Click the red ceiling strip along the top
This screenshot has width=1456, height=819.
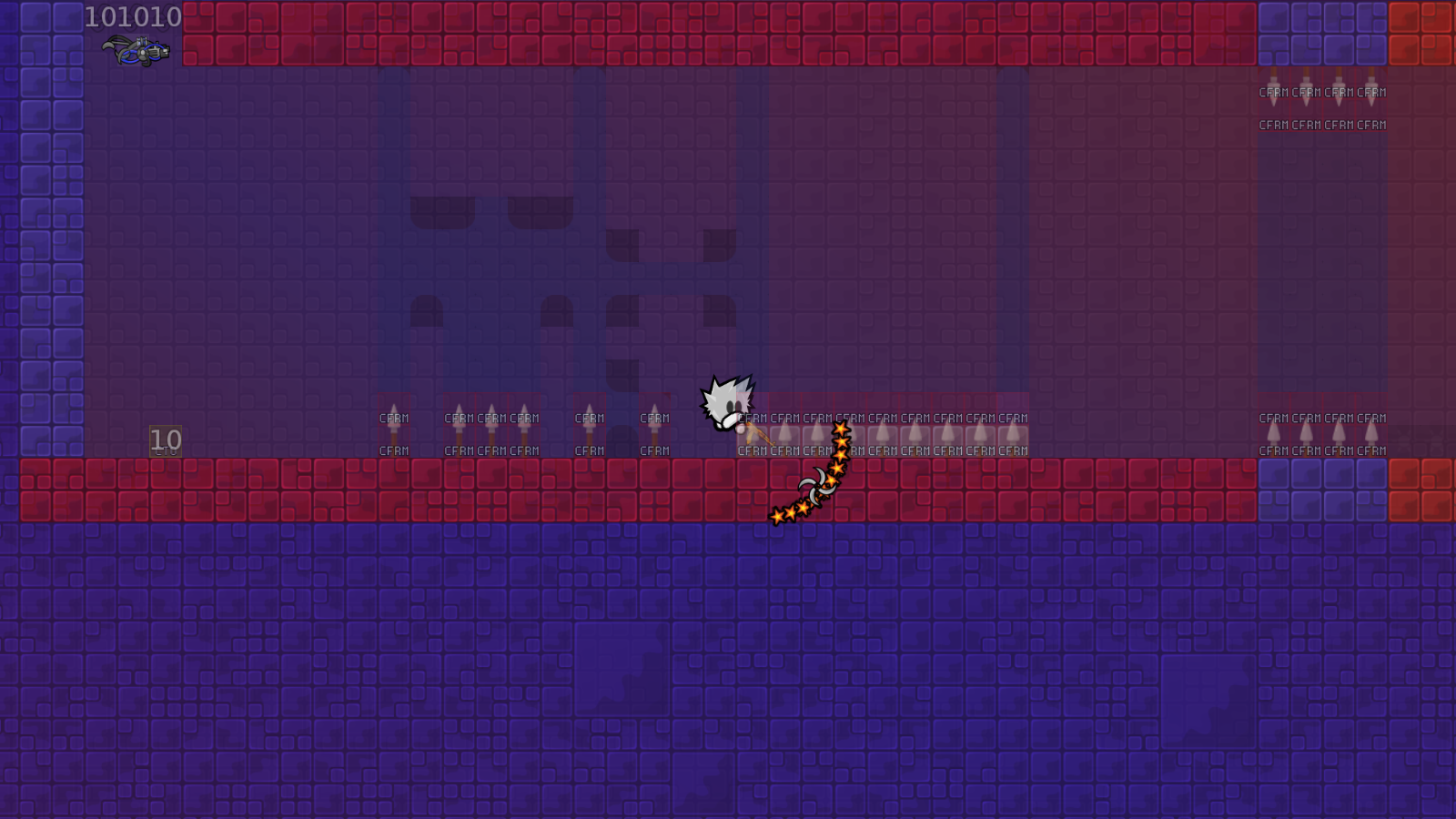coord(637,32)
